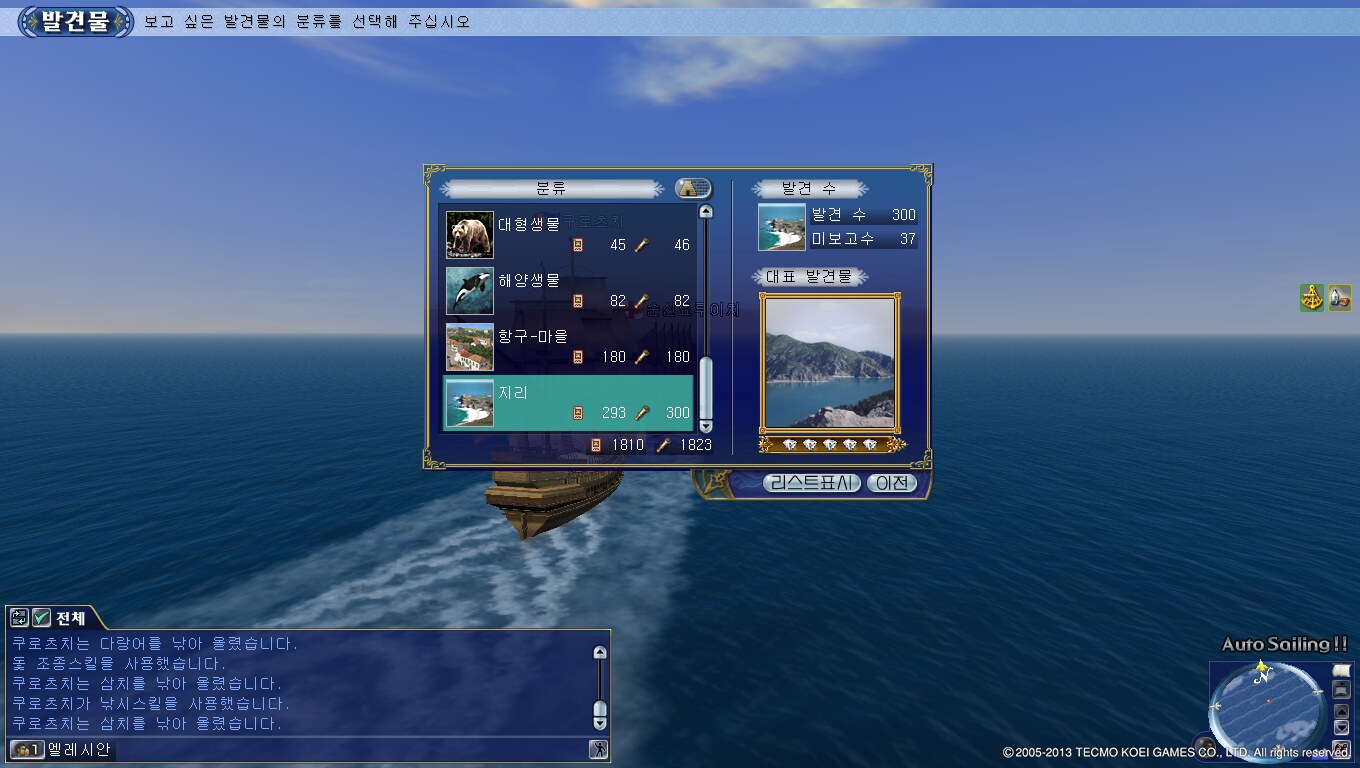Click the category list scroll-down arrow
The height and width of the screenshot is (768, 1360).
[705, 426]
